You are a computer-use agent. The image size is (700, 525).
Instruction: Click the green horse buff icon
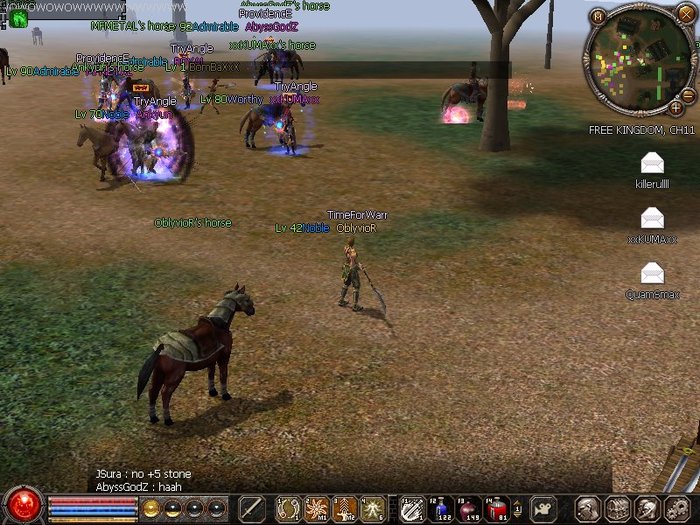pos(20,19)
